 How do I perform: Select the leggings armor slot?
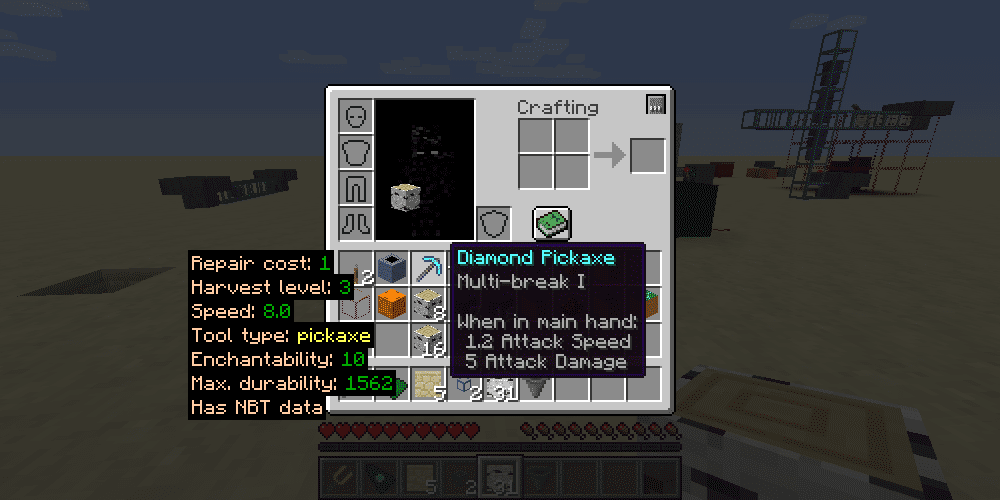(x=356, y=187)
